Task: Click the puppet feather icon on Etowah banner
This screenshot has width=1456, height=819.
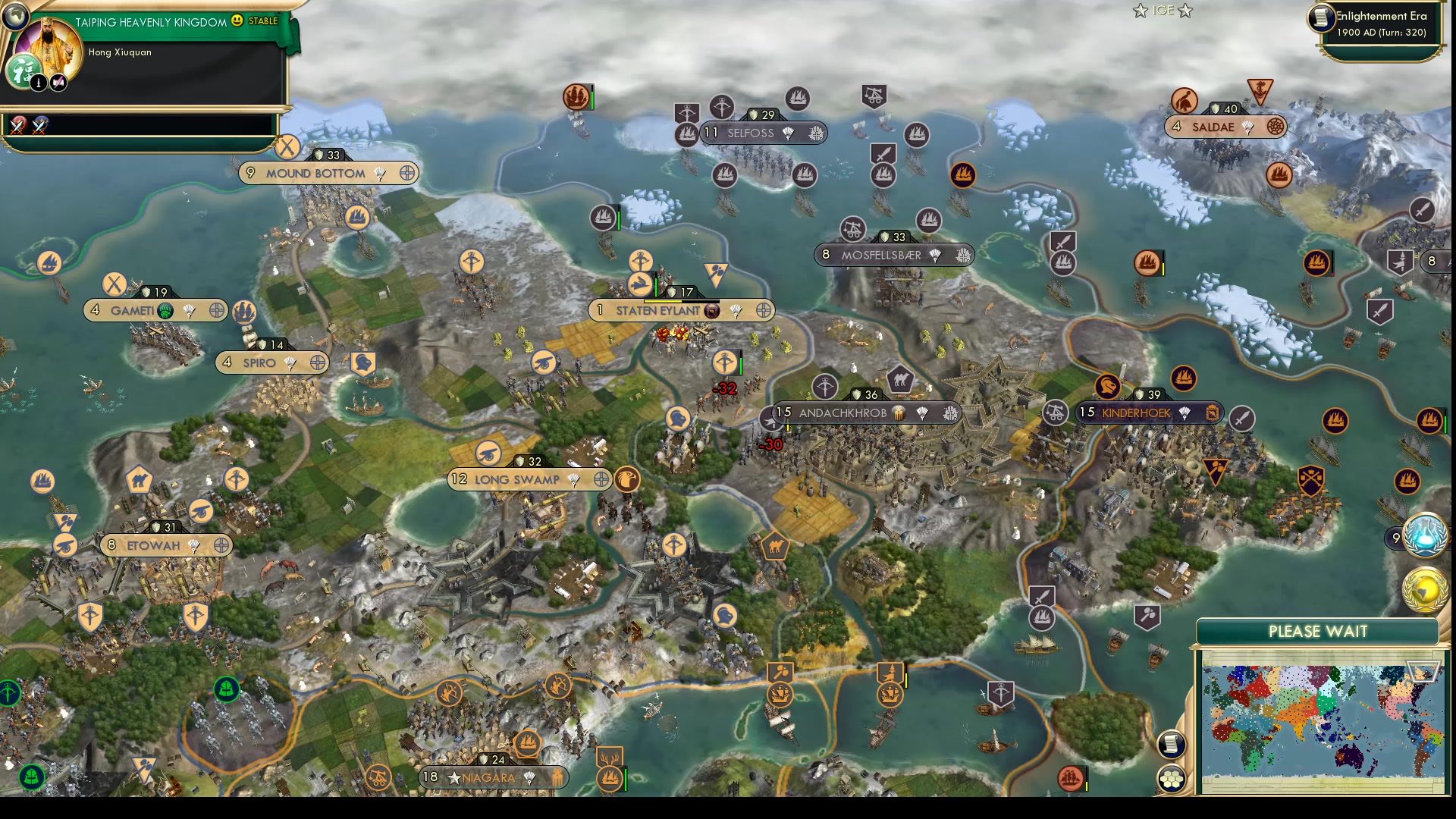Action: 193,545
